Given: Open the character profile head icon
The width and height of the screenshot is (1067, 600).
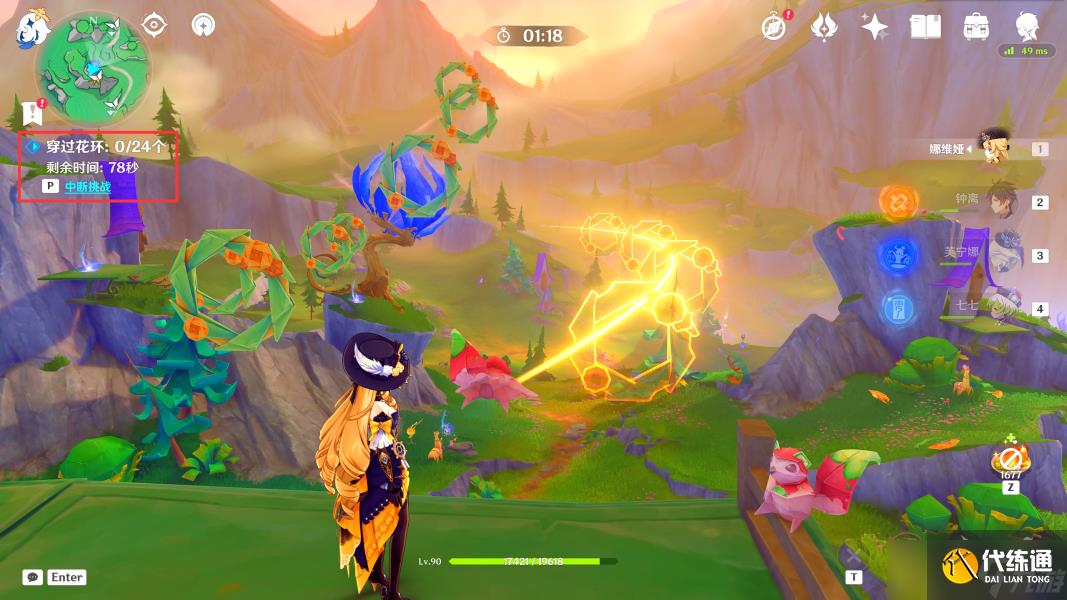Looking at the screenshot, I should pos(1027,27).
